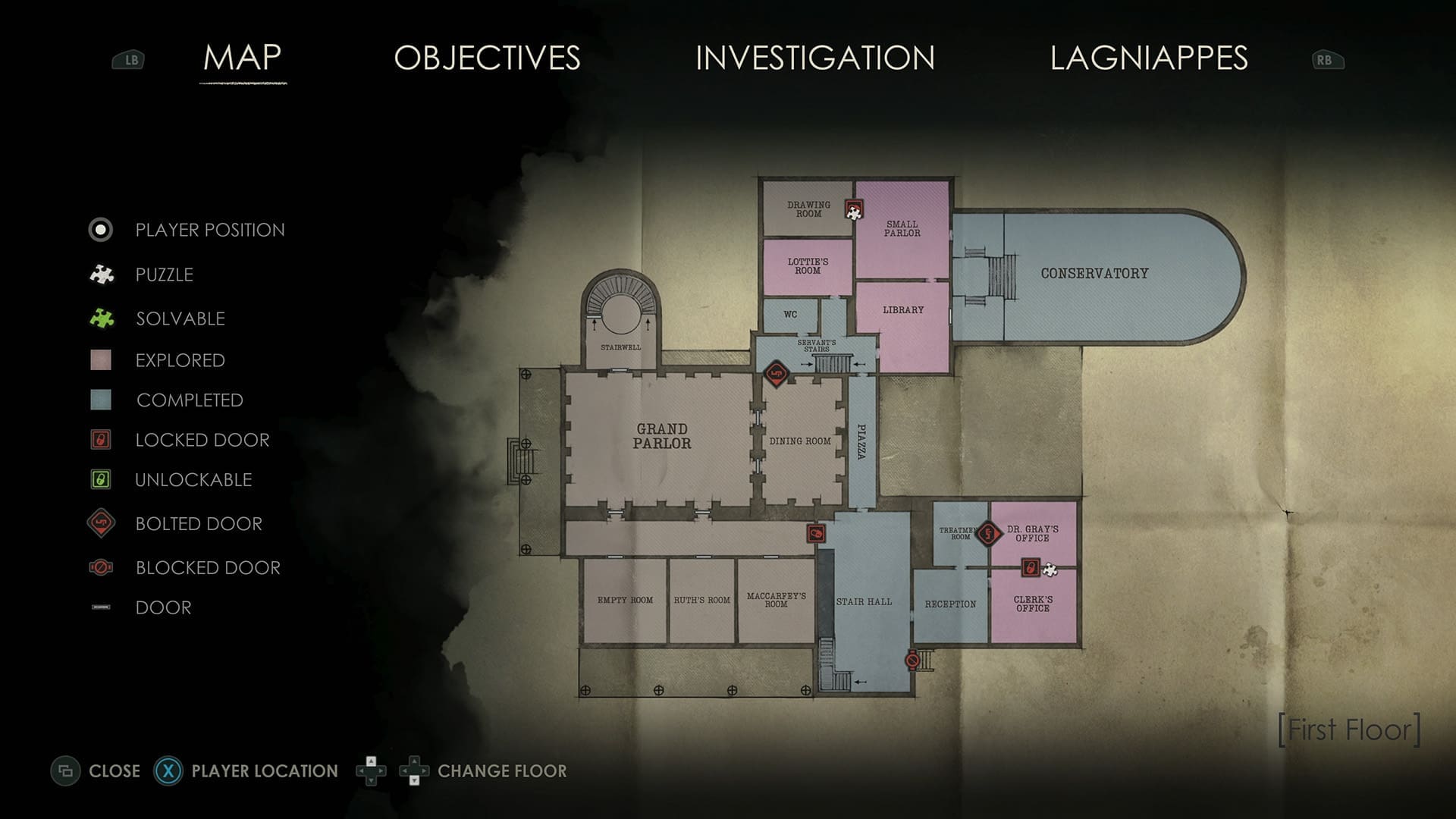This screenshot has height=819, width=1456.
Task: Select the Player Position legend icon
Action: tap(99, 230)
